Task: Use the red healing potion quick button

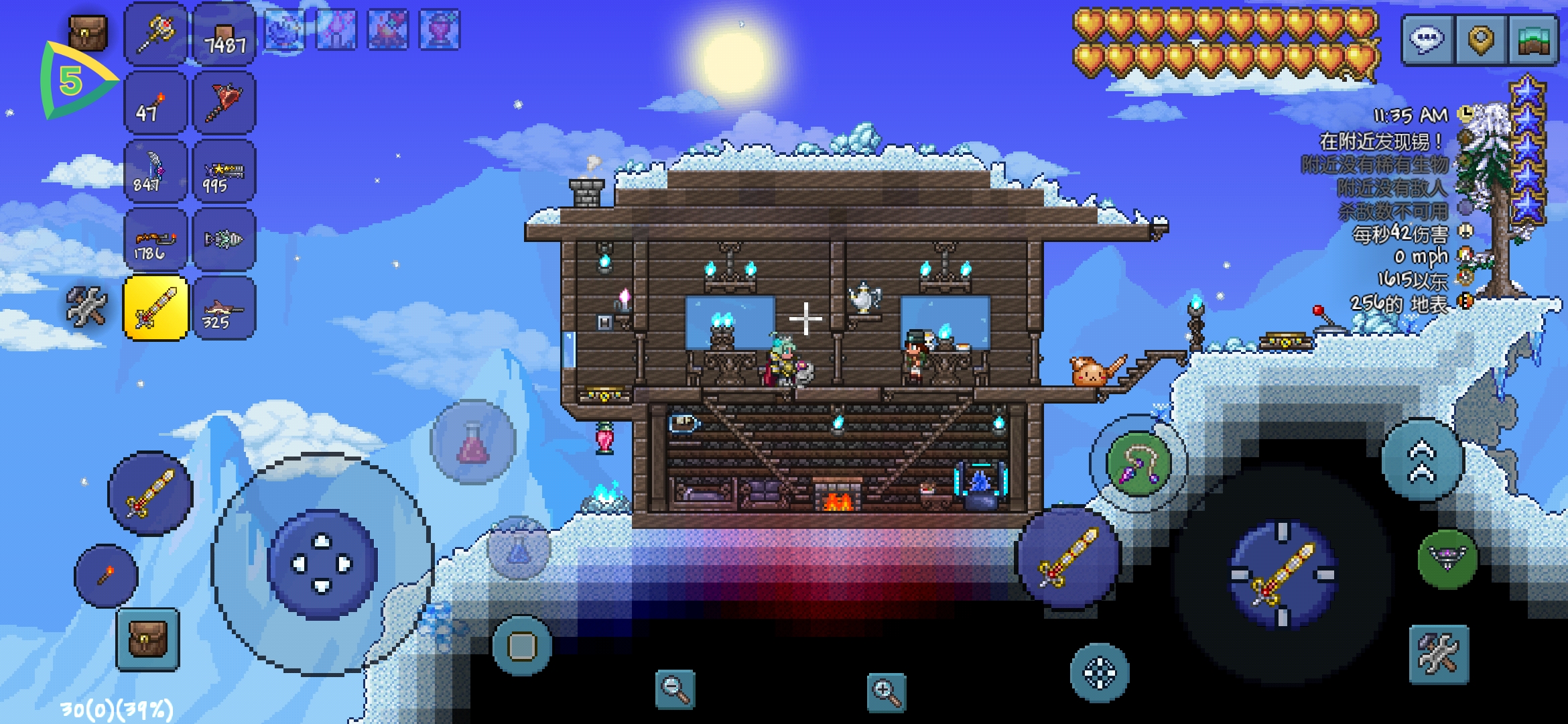Action: pos(473,442)
